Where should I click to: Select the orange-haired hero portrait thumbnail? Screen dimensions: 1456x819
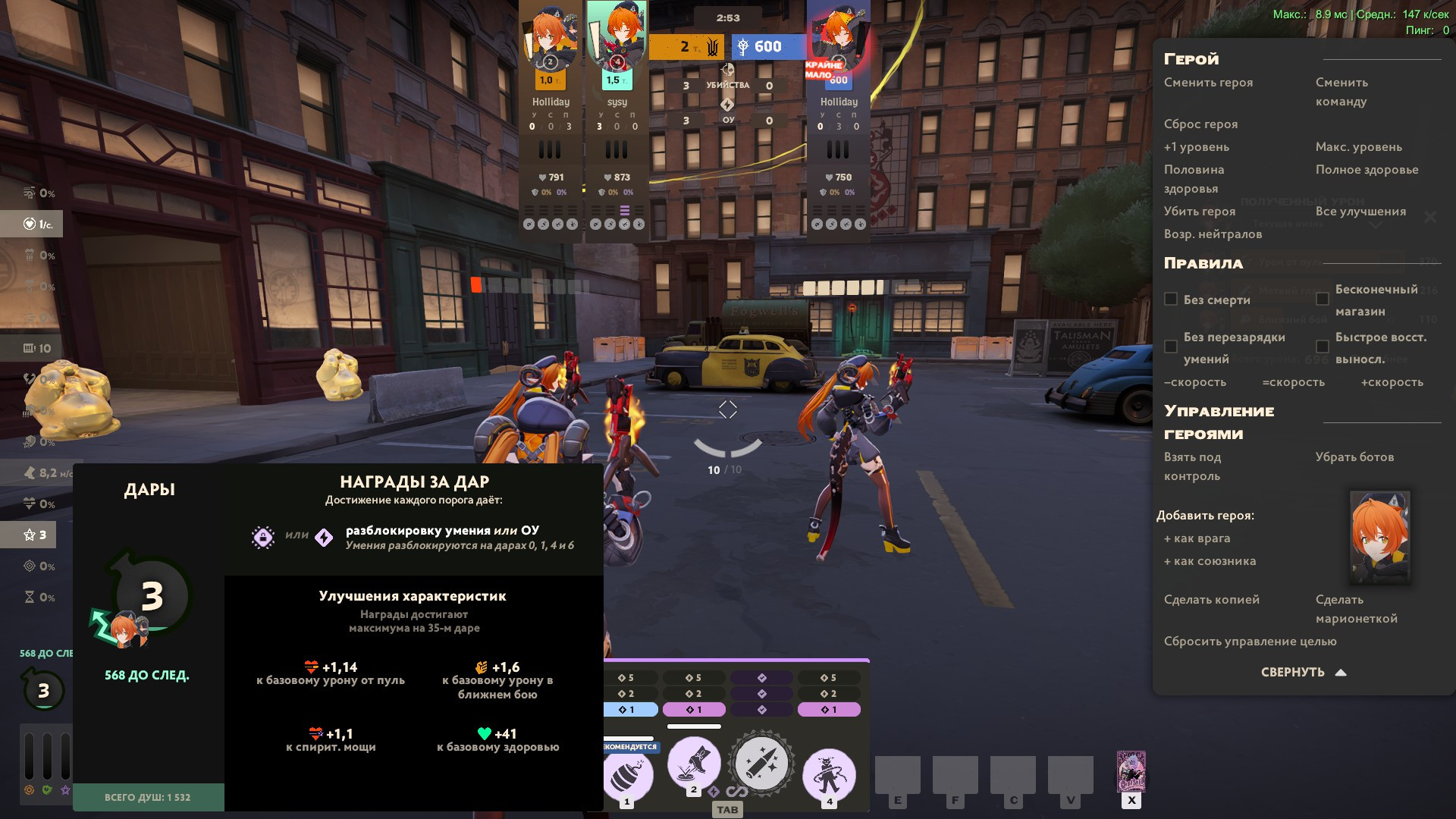pos(1379,537)
